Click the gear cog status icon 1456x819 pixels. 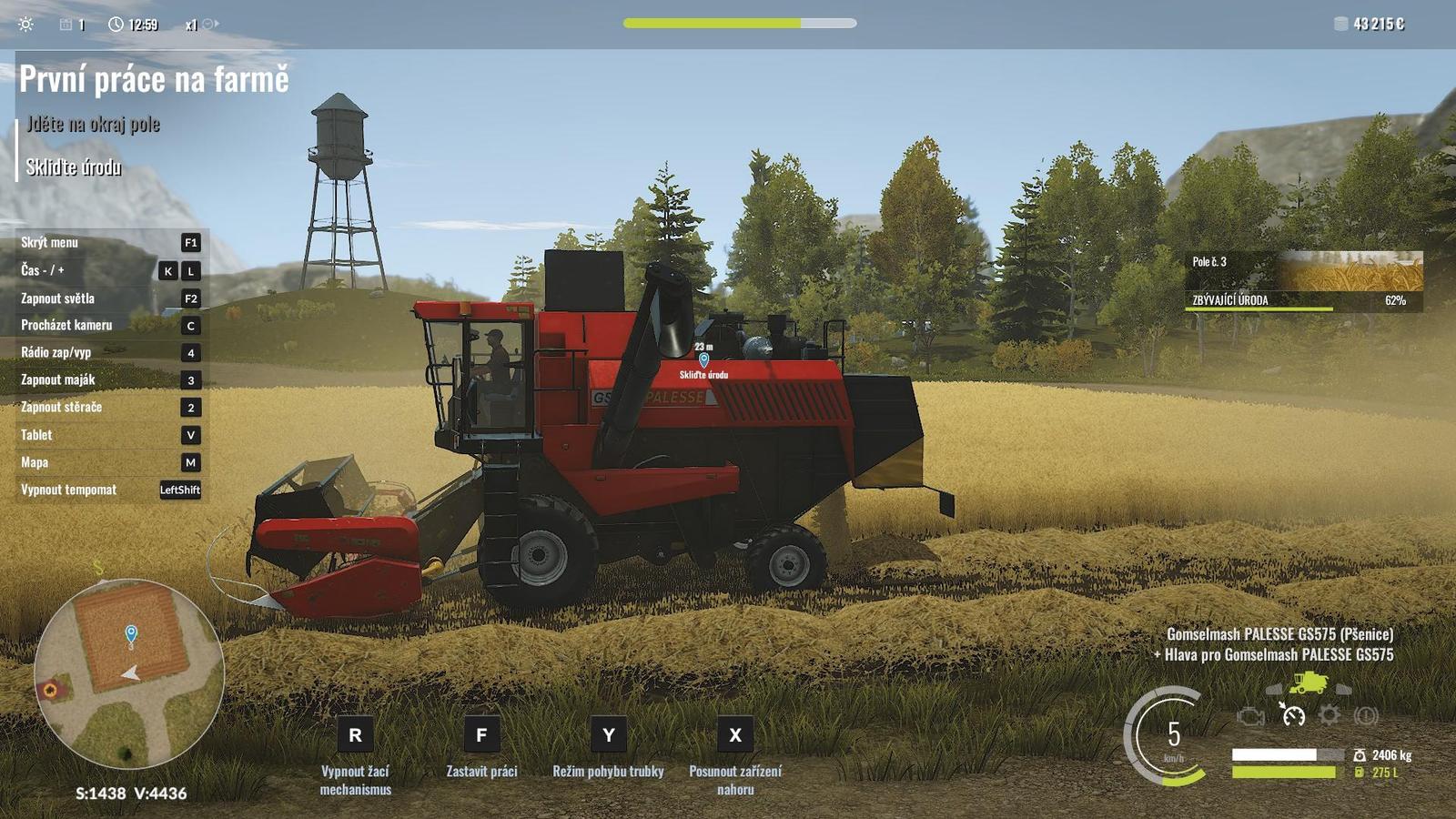(x=1330, y=715)
